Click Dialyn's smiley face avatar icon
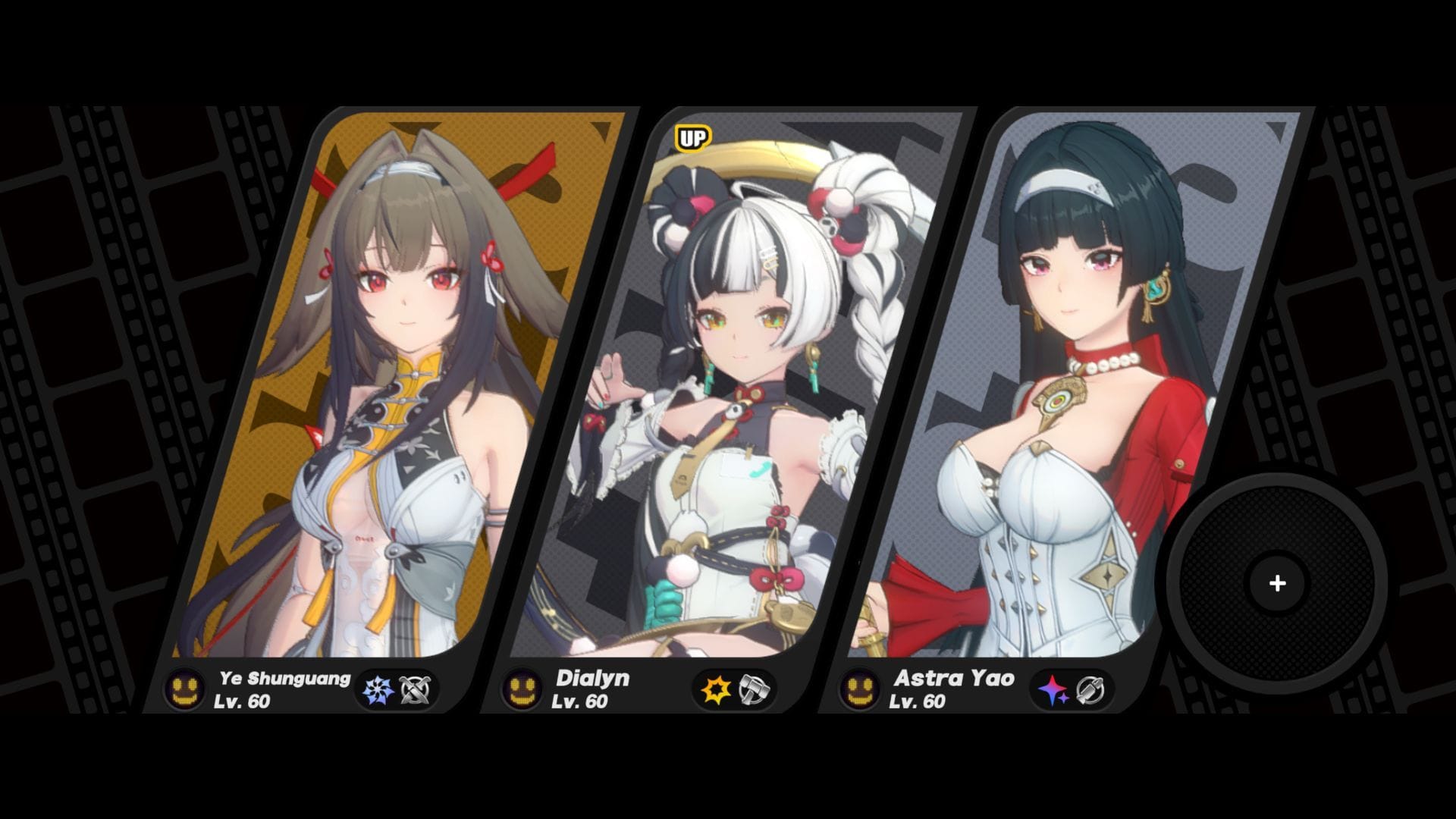Screen dimensions: 1456x819 point(523,689)
